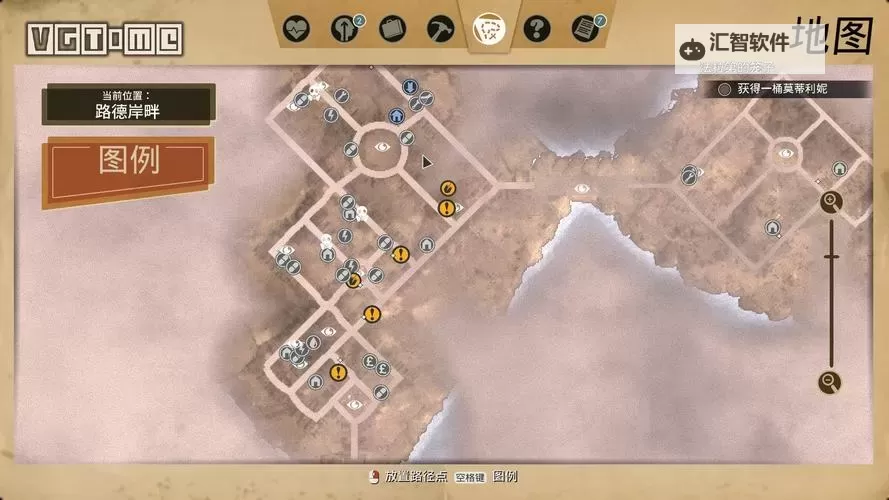Open the health status tab
Viewport: 889px width, 500px height.
(296, 27)
